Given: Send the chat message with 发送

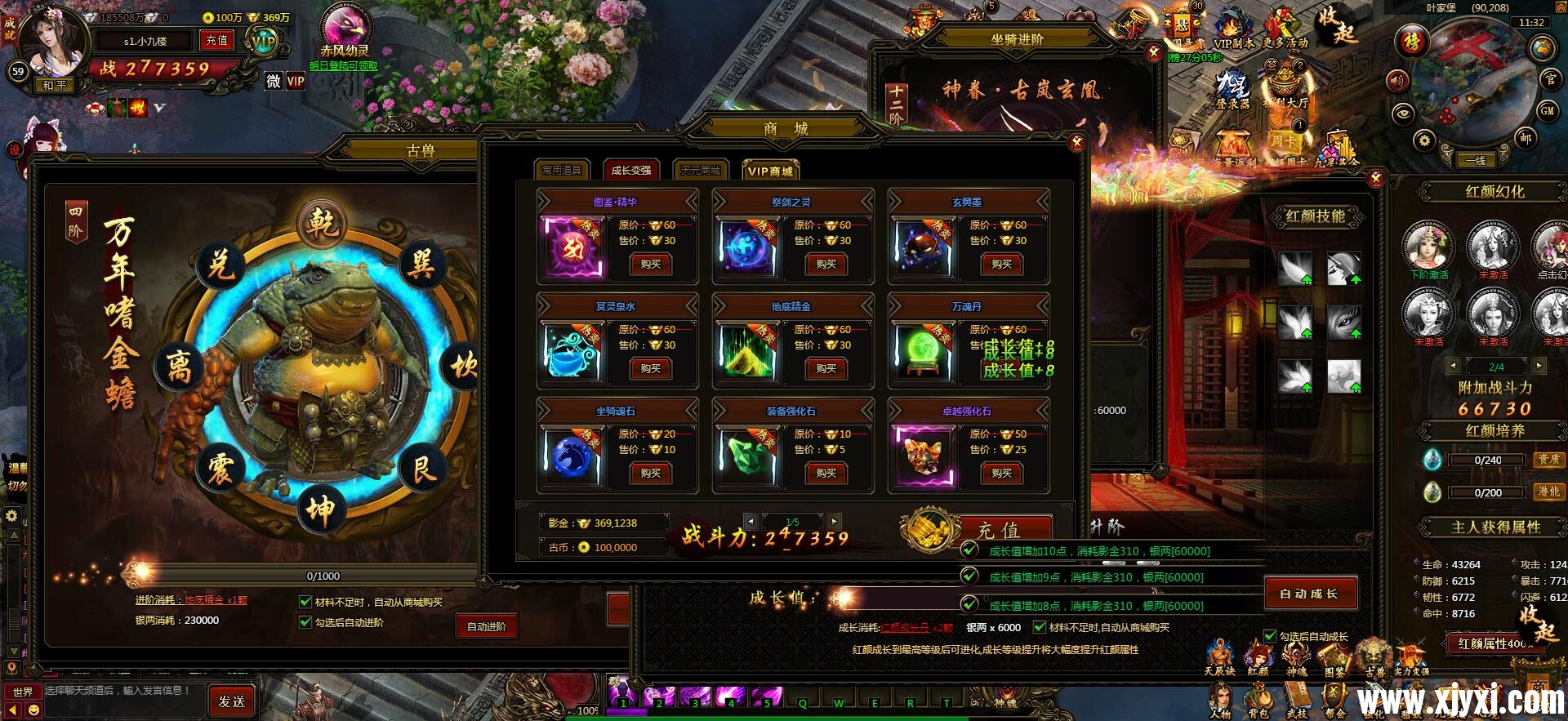Looking at the screenshot, I should click(231, 701).
